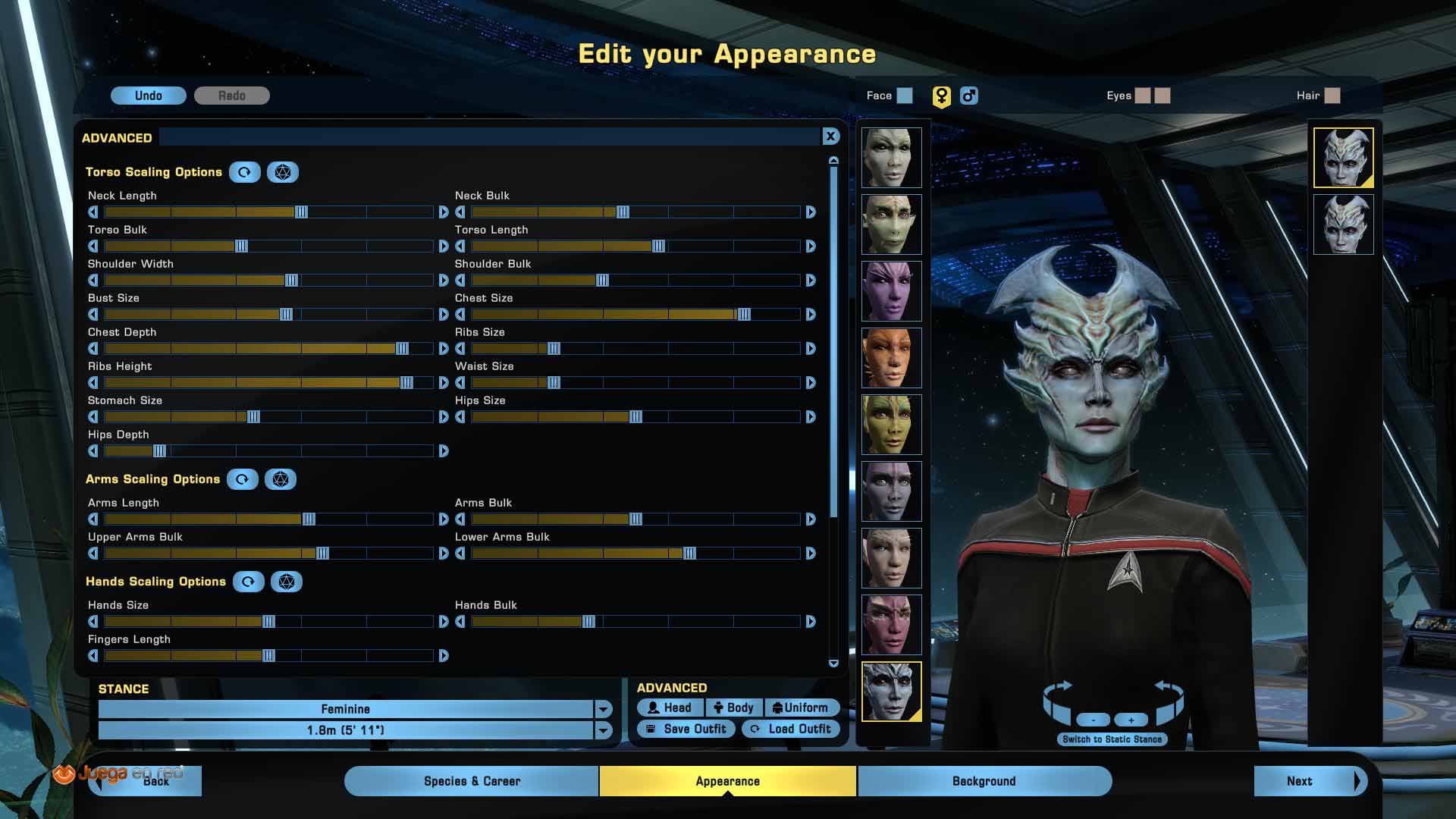The width and height of the screenshot is (1456, 819).
Task: Load Outfit
Action: (791, 729)
